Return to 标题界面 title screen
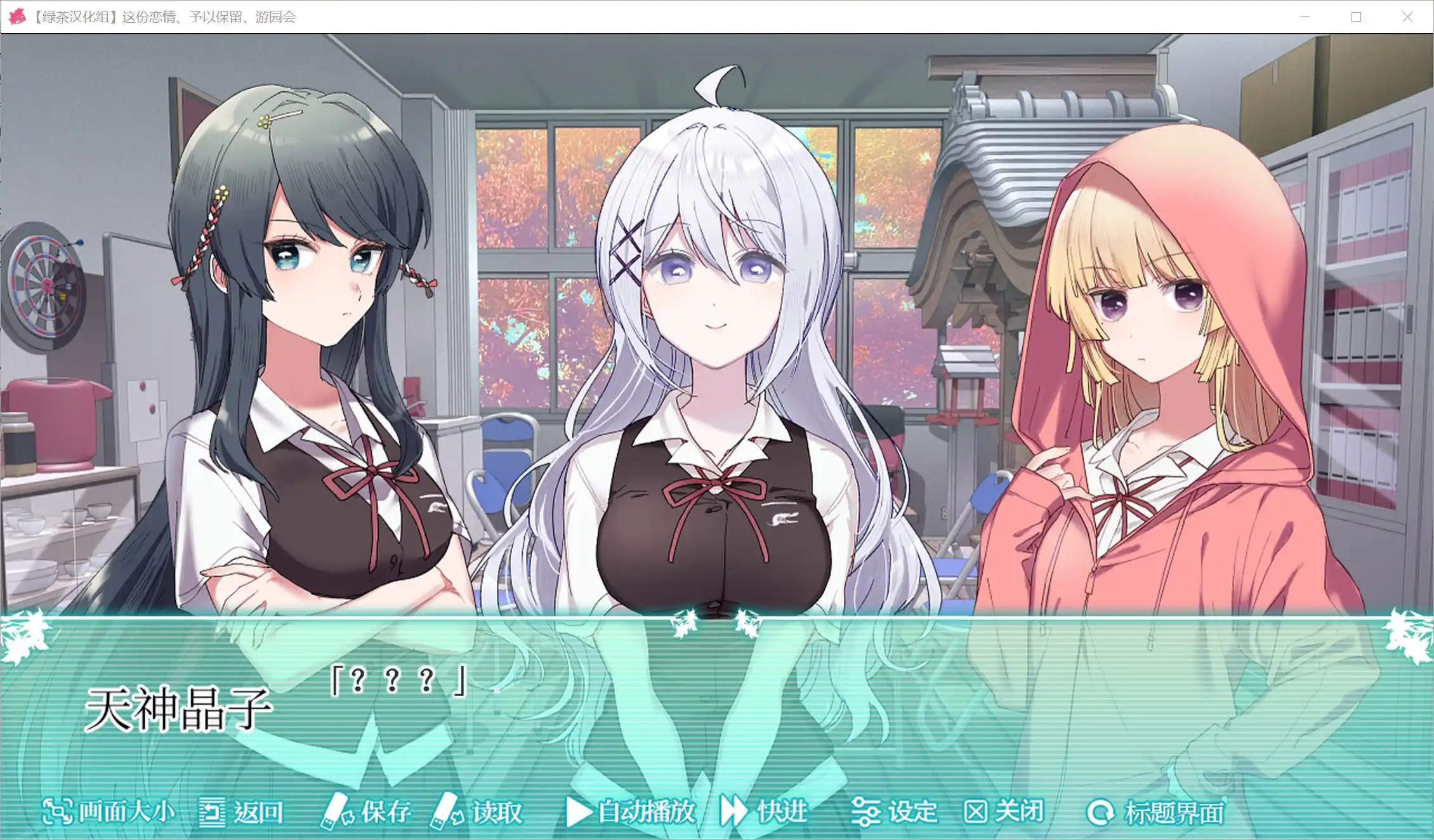The height and width of the screenshot is (840, 1434). tap(1156, 812)
